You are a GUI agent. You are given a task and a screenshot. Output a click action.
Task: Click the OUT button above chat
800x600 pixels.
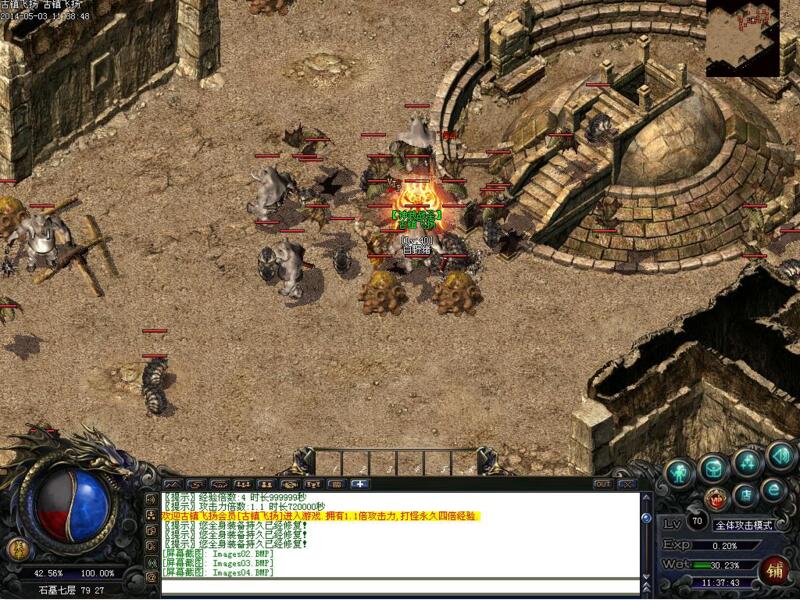(x=603, y=484)
